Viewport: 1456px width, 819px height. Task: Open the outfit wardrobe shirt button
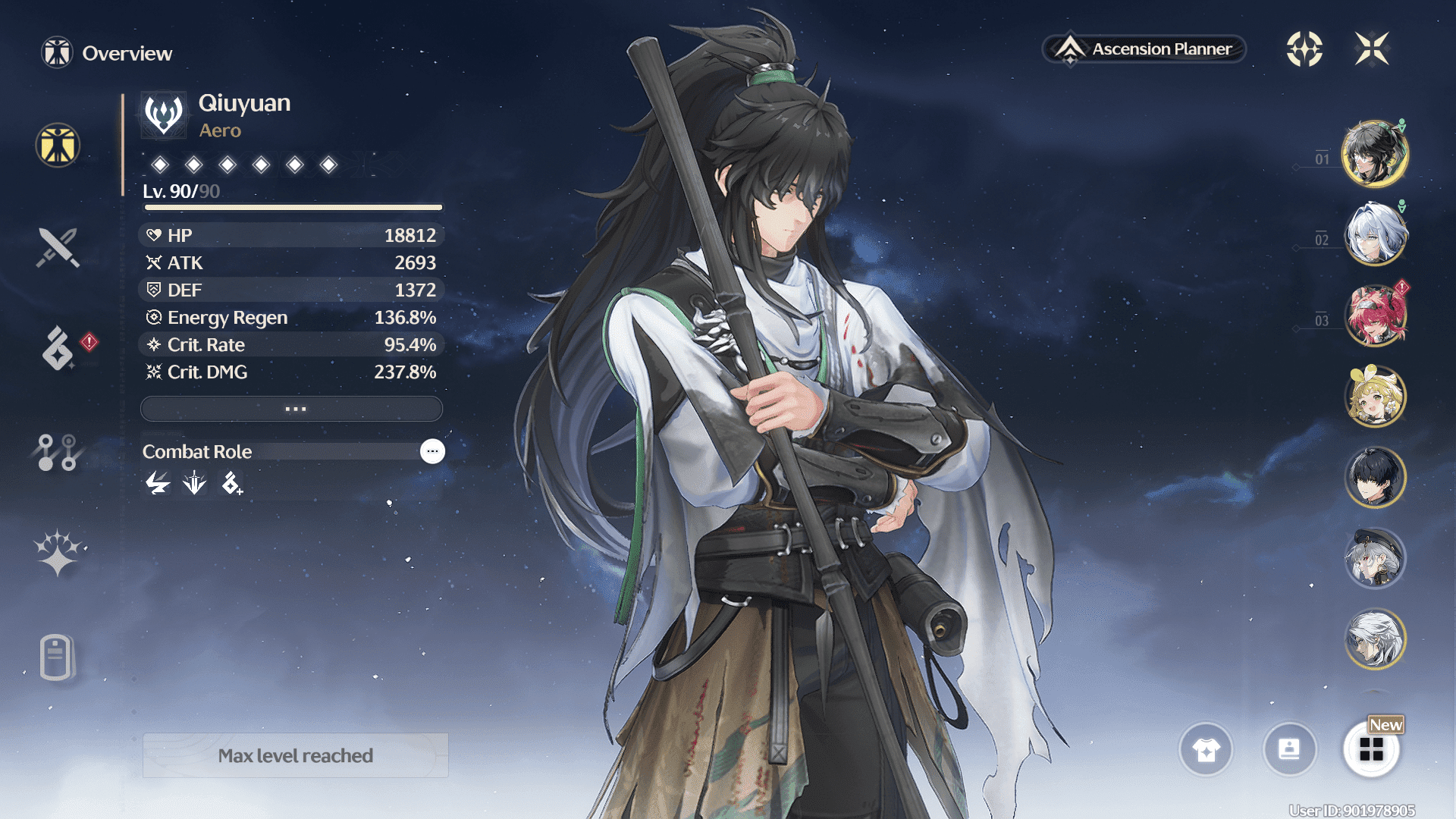(1206, 749)
